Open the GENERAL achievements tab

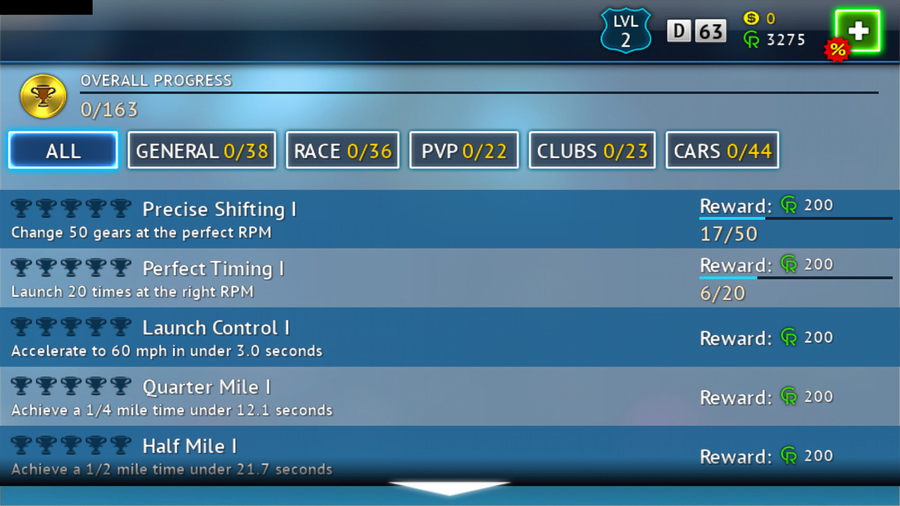(x=202, y=151)
